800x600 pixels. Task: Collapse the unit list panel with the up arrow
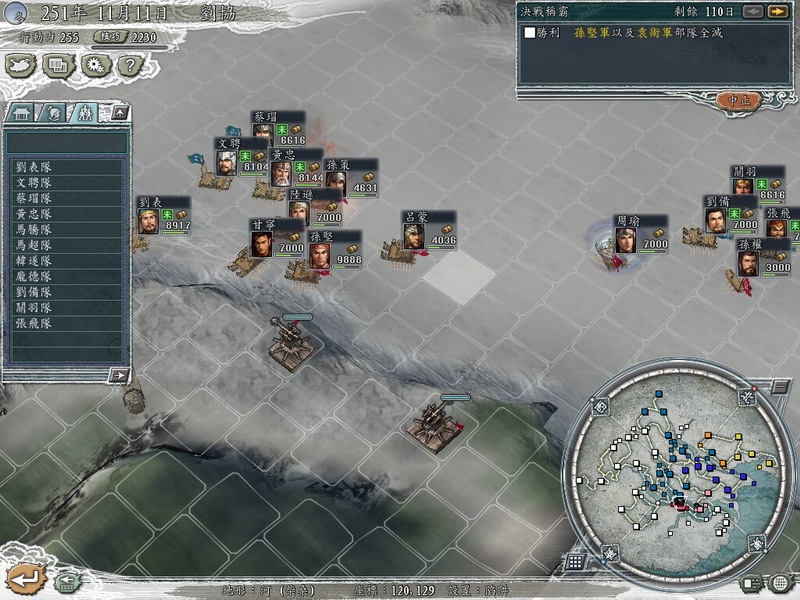pyautogui.click(x=120, y=112)
